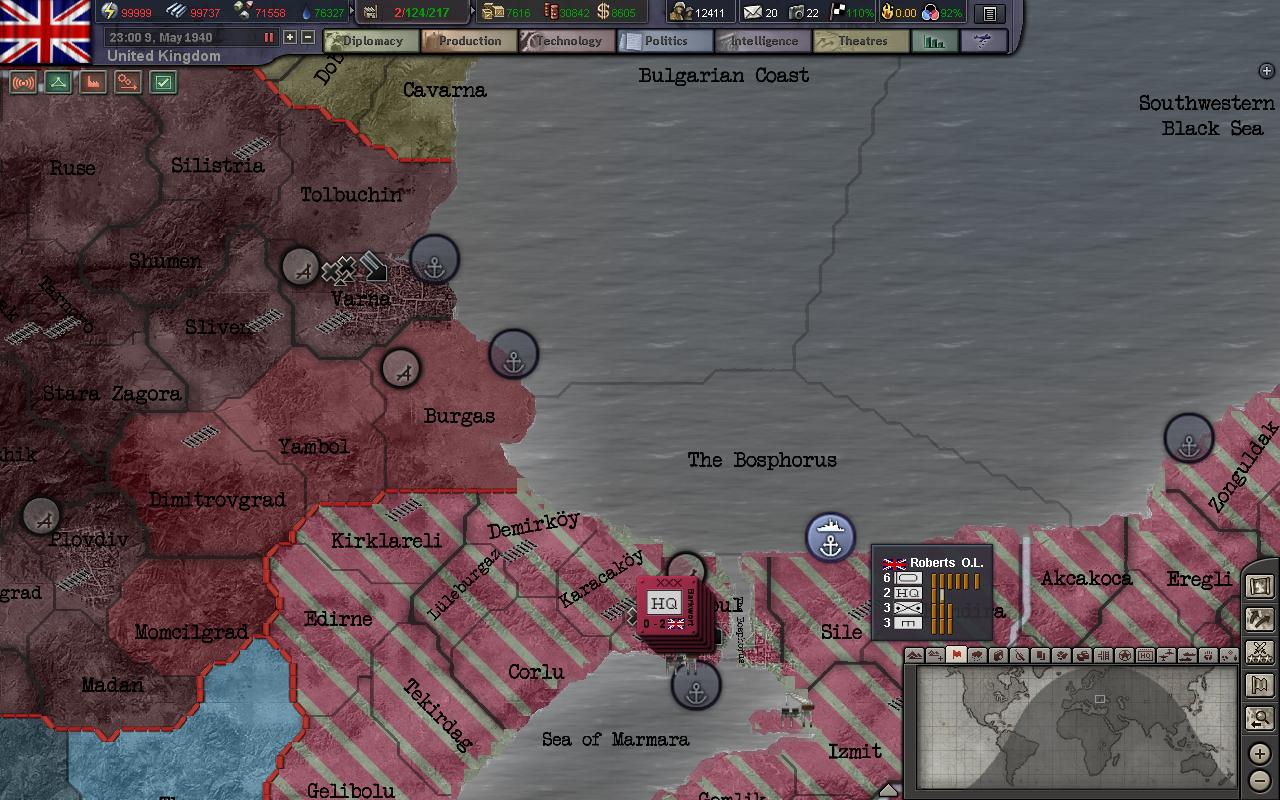This screenshot has width=1280, height=800.
Task: Open the main menu list button
Action: [989, 13]
